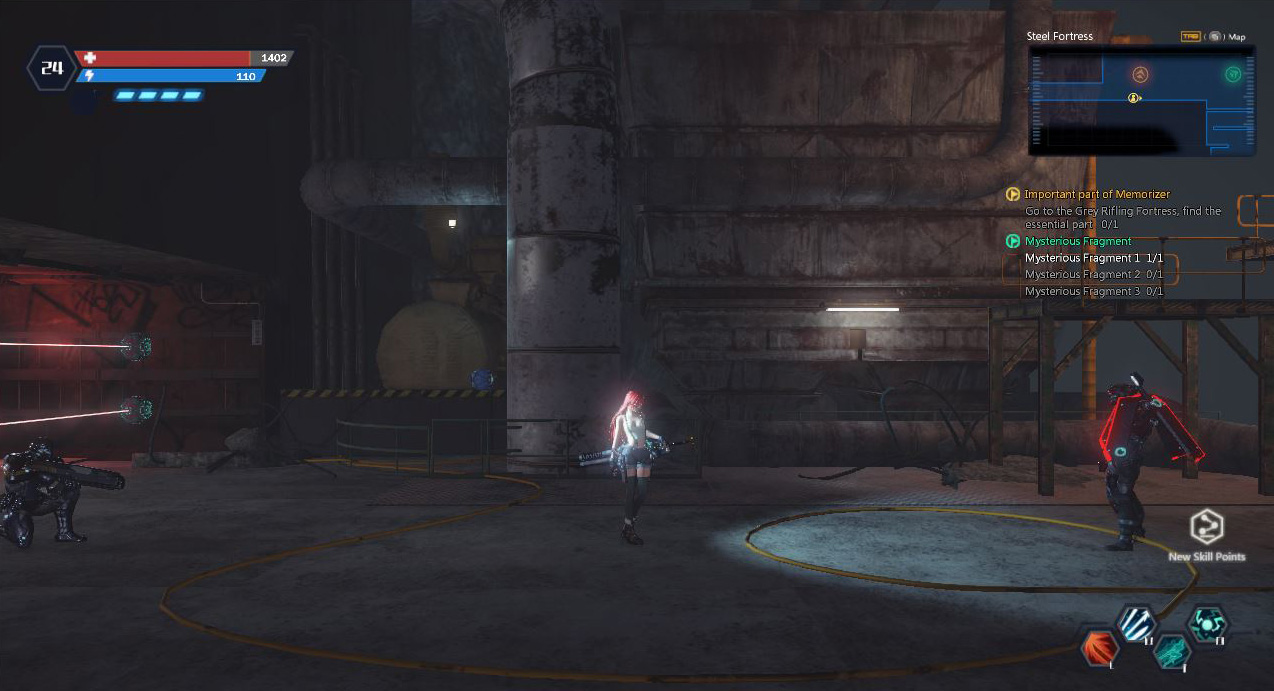Activate the red slash skill
This screenshot has width=1274, height=691.
click(1099, 648)
